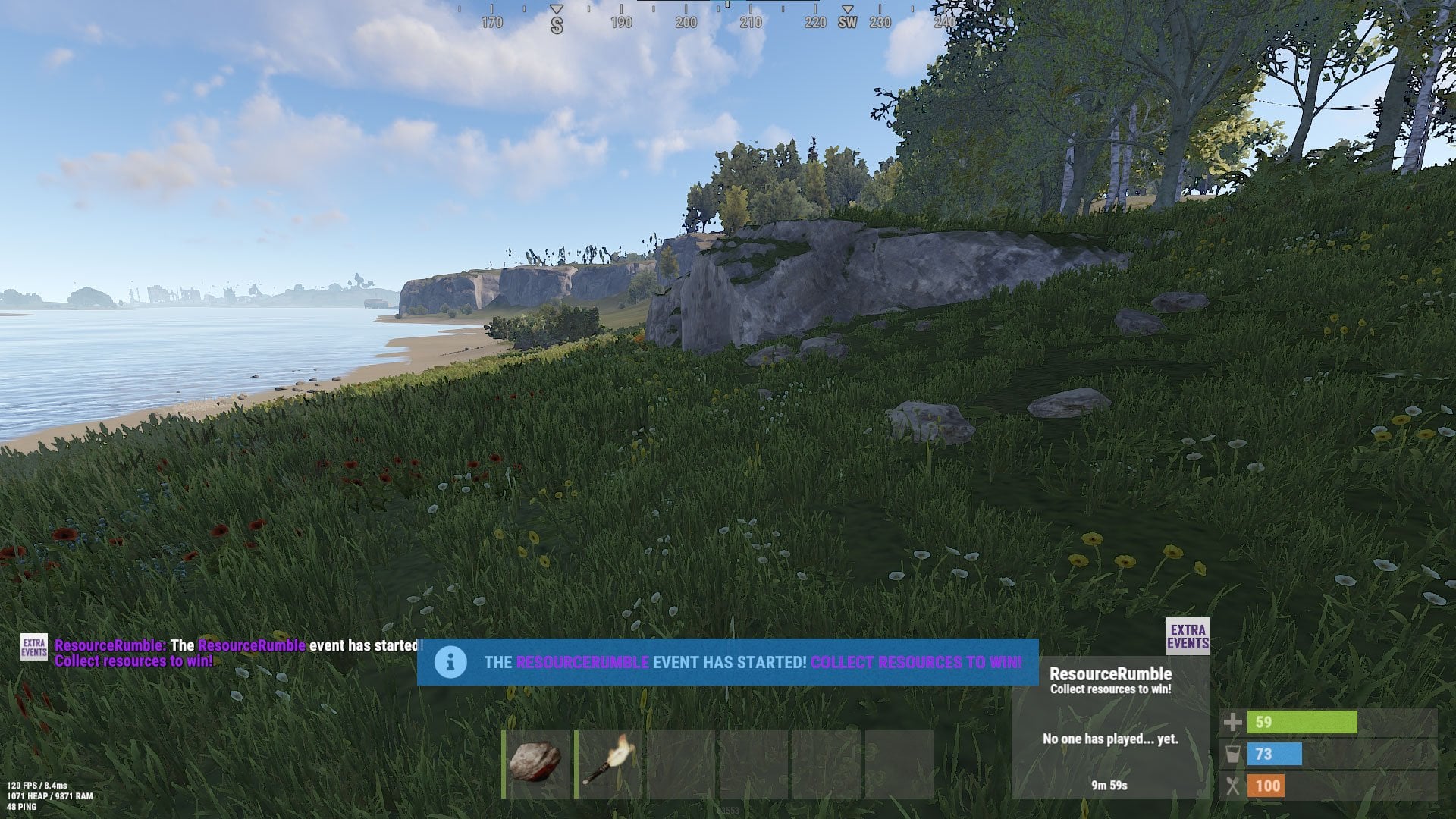
Task: Click the 'No one has played... yet.' text
Action: pyautogui.click(x=1111, y=738)
